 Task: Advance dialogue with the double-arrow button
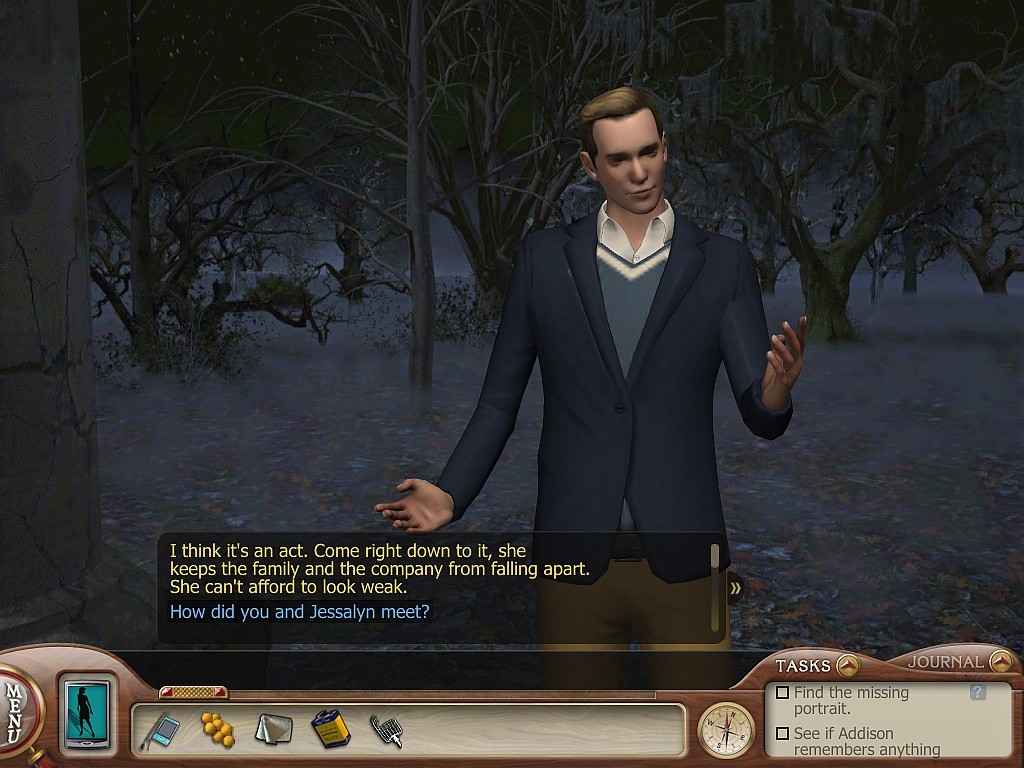pos(736,588)
